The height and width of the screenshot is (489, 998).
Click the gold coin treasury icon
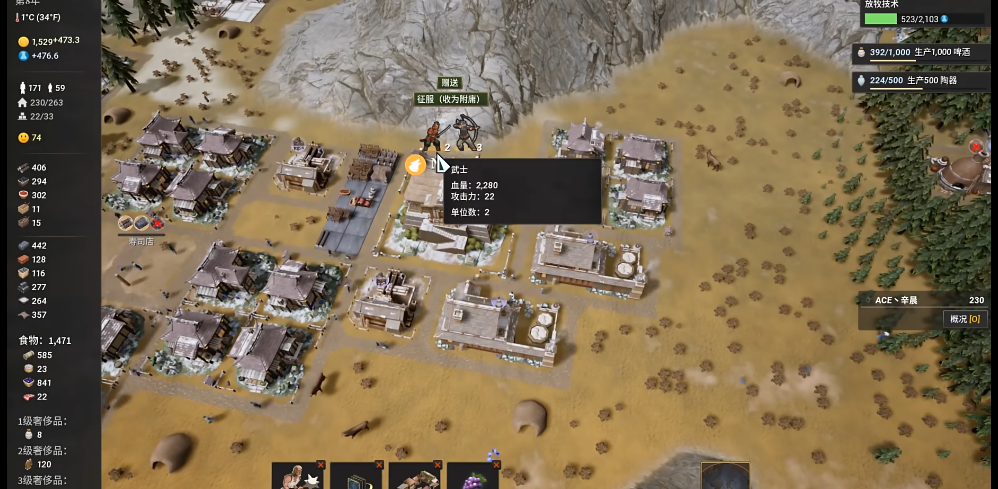point(23,41)
